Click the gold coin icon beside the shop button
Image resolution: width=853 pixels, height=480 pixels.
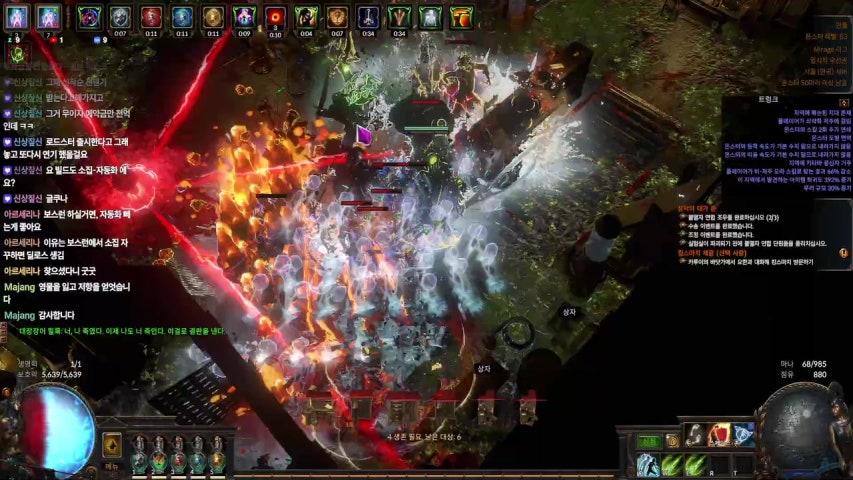coord(672,441)
